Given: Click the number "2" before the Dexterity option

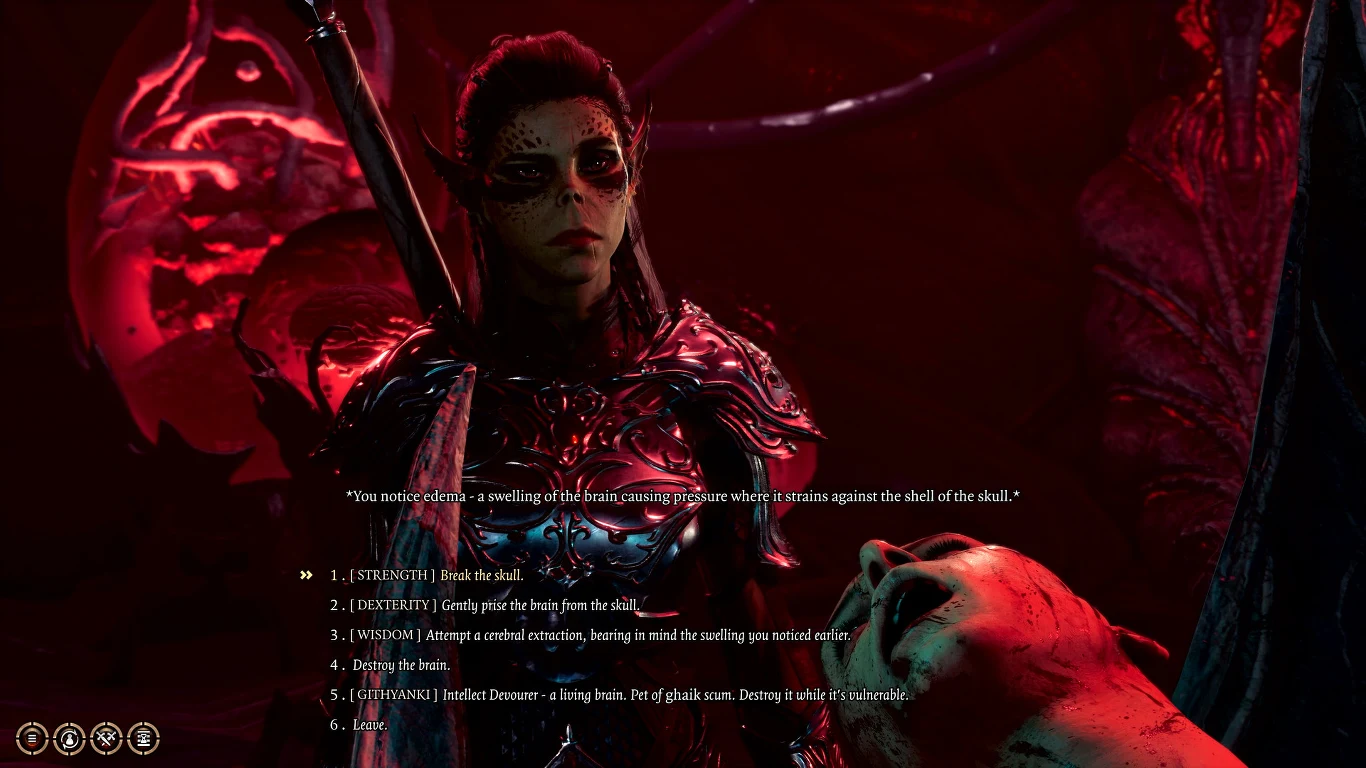Looking at the screenshot, I should 335,605.
